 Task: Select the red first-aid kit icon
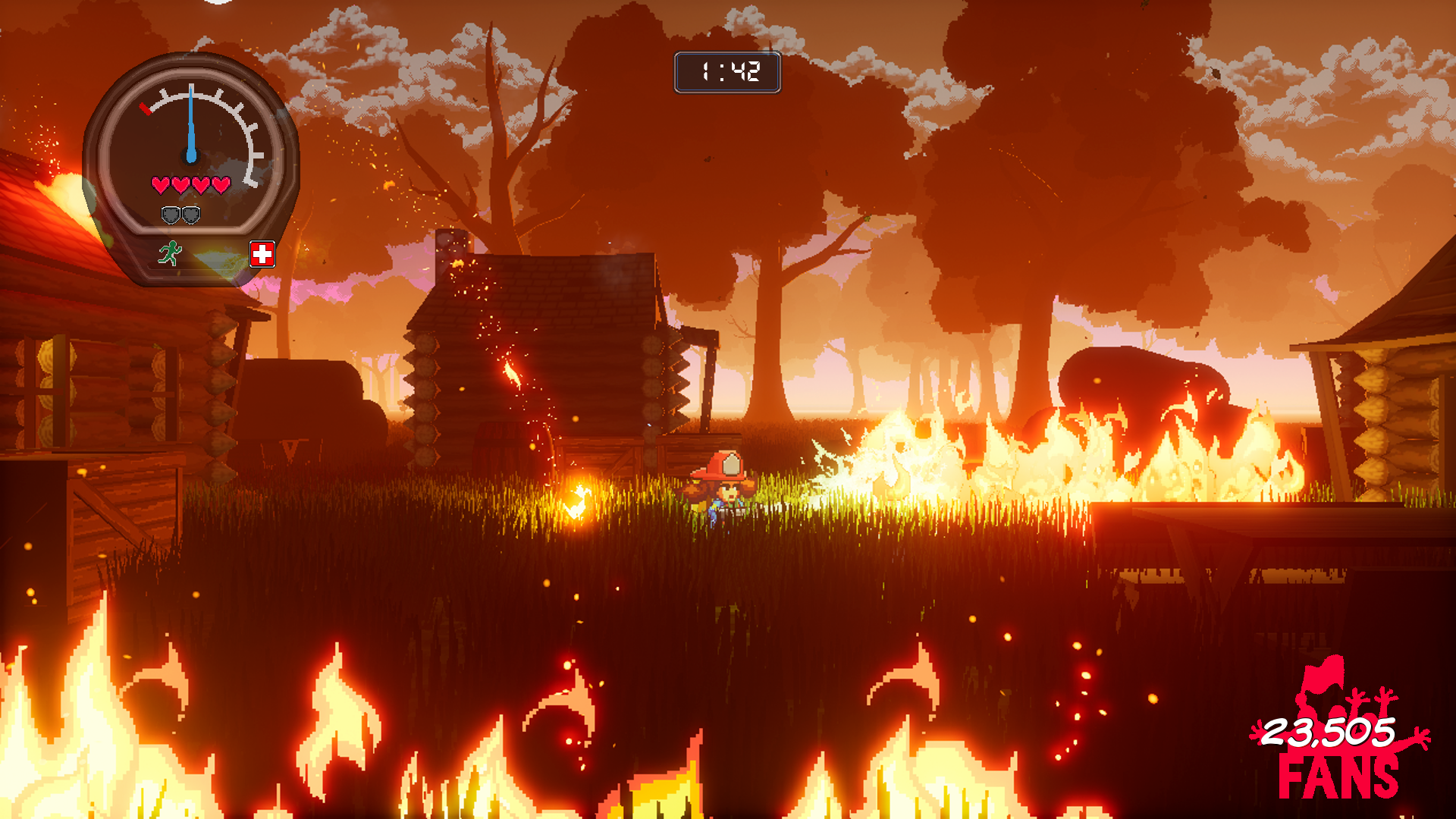point(262,254)
